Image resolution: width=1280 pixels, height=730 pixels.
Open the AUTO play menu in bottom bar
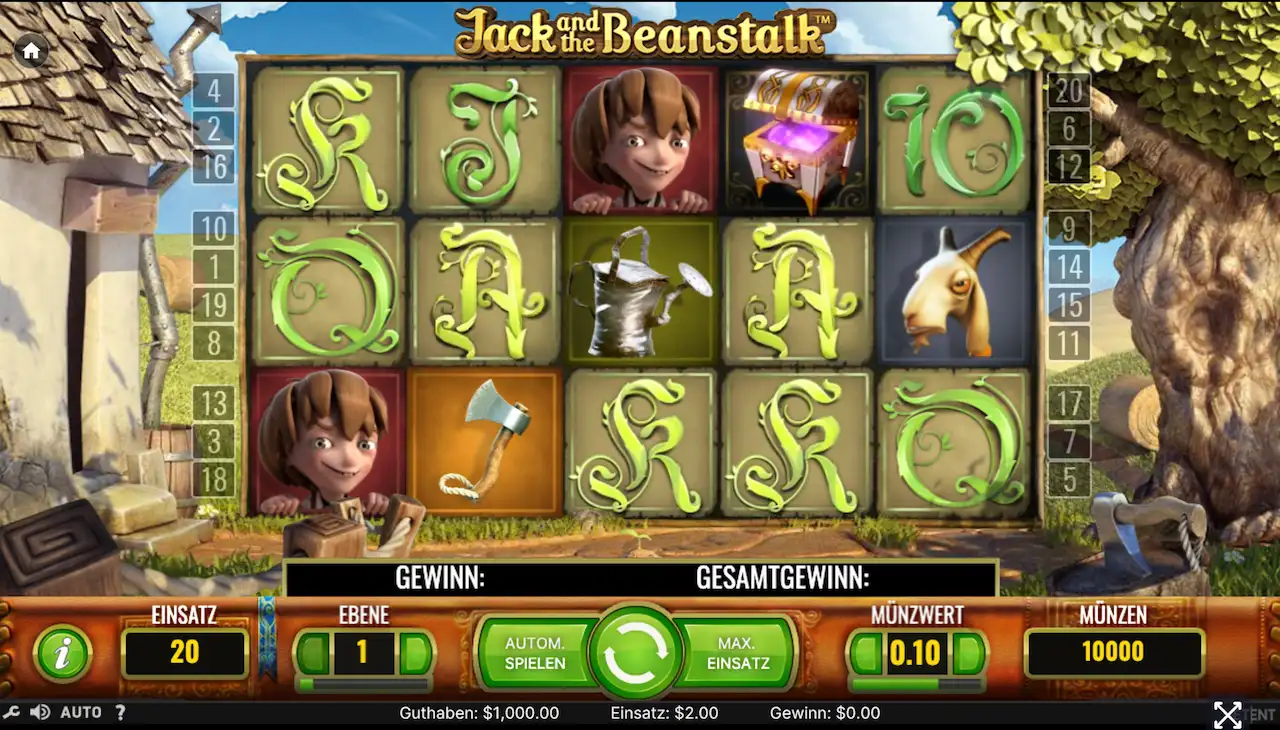click(x=81, y=713)
